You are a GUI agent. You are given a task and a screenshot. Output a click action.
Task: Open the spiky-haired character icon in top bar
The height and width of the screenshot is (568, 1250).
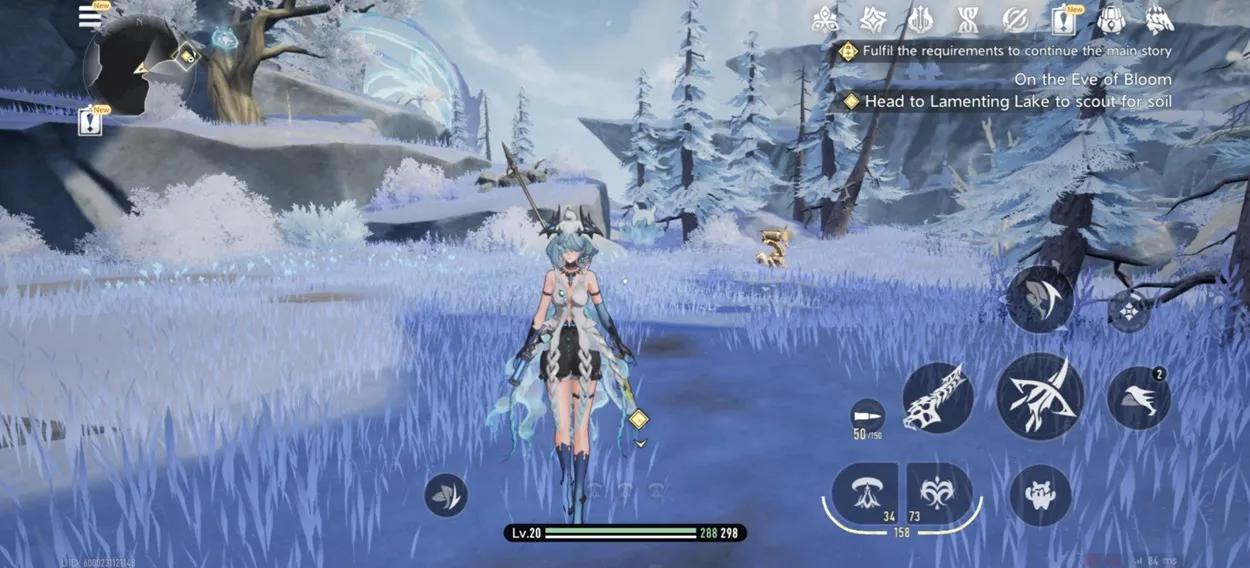[1159, 19]
